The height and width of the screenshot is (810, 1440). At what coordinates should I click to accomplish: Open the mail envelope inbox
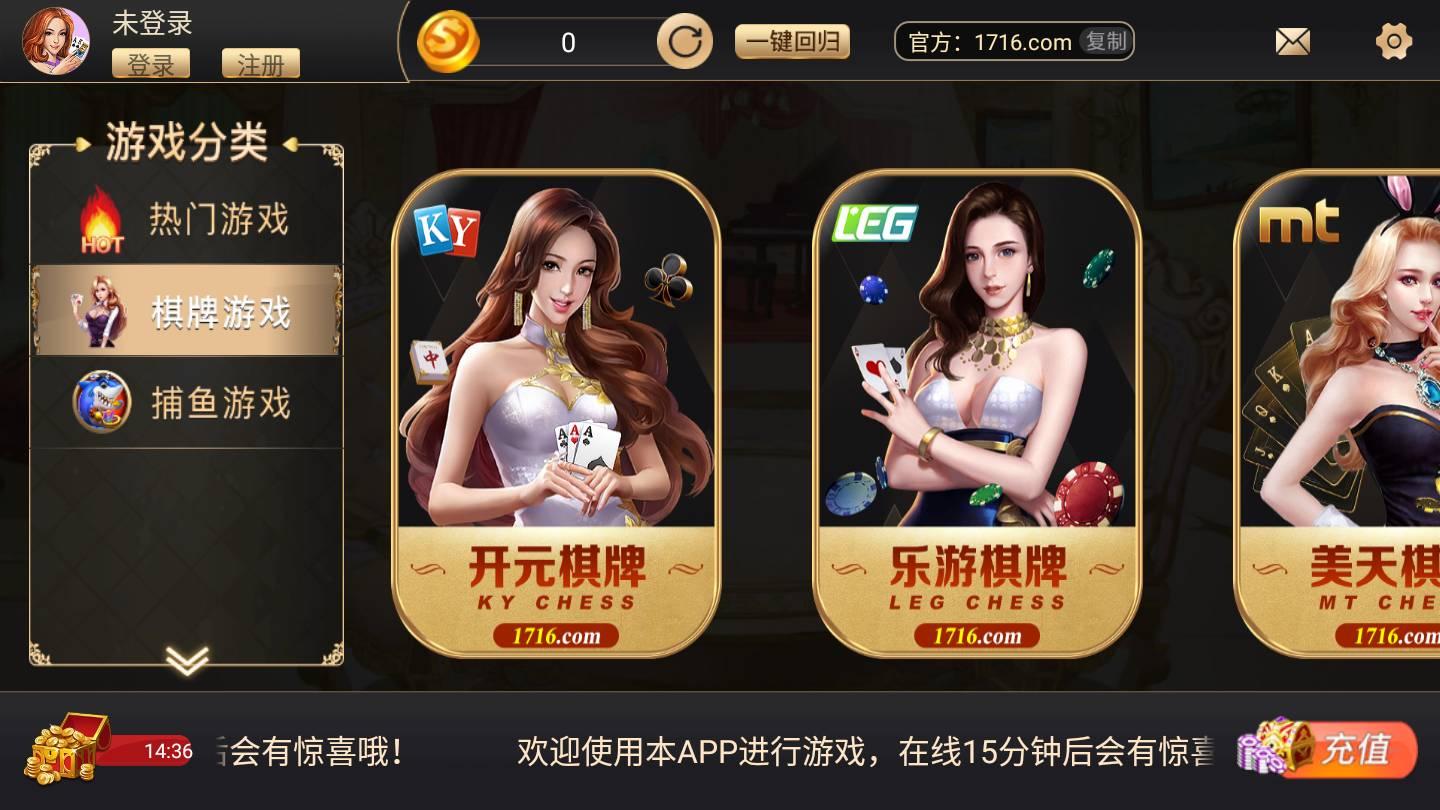[x=1292, y=41]
